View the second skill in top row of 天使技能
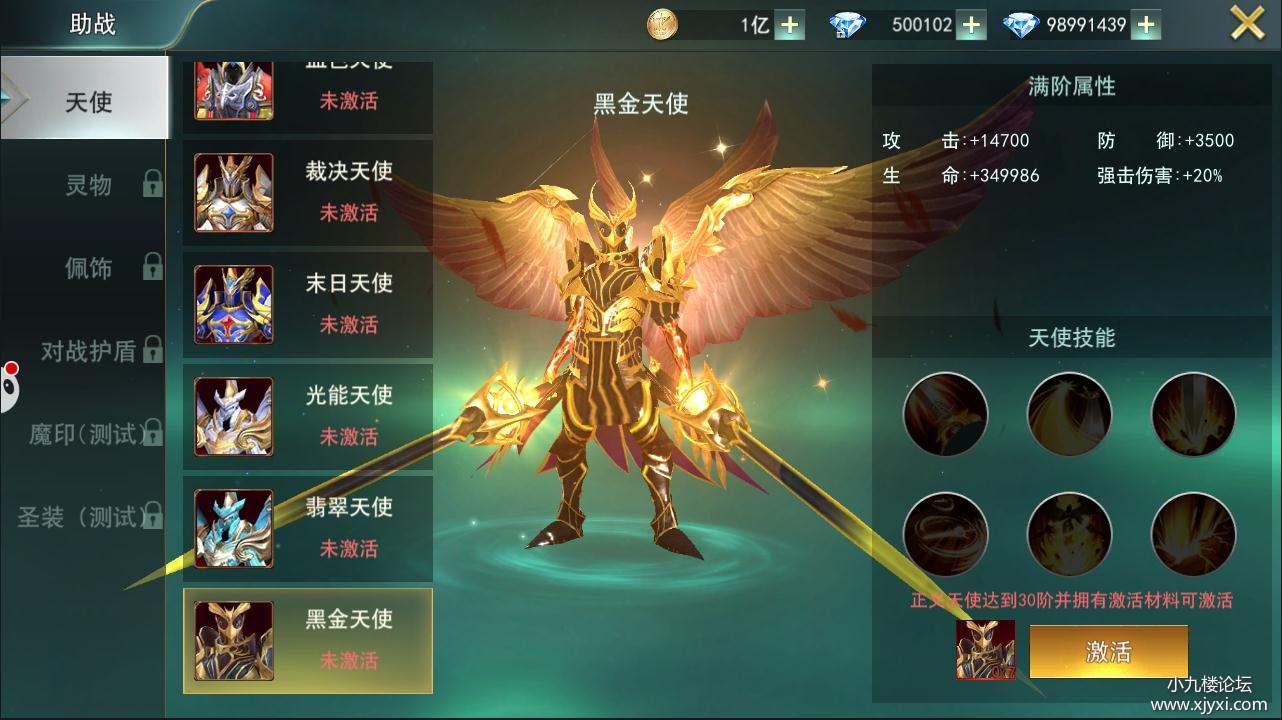 click(x=1068, y=413)
